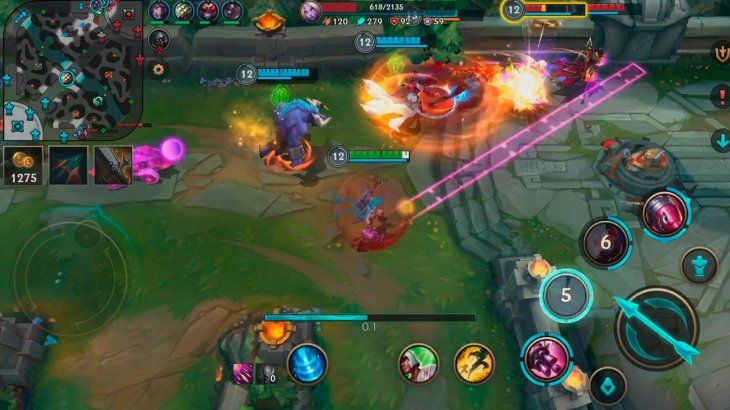This screenshot has width=730, height=410.
Task: Tap the virtual movement joystick
Action: [70, 270]
